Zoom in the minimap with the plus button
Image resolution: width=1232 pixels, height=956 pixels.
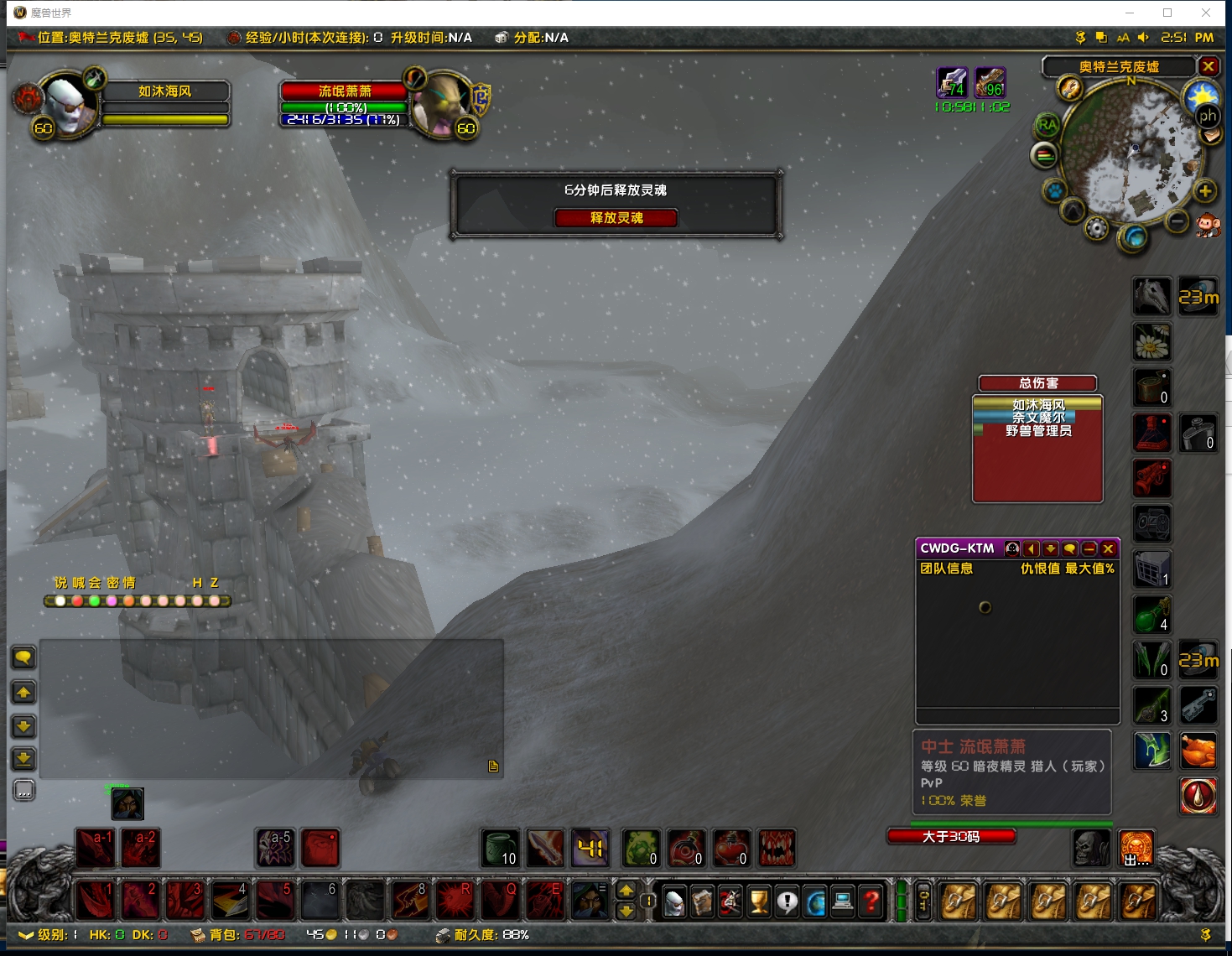(x=1205, y=191)
